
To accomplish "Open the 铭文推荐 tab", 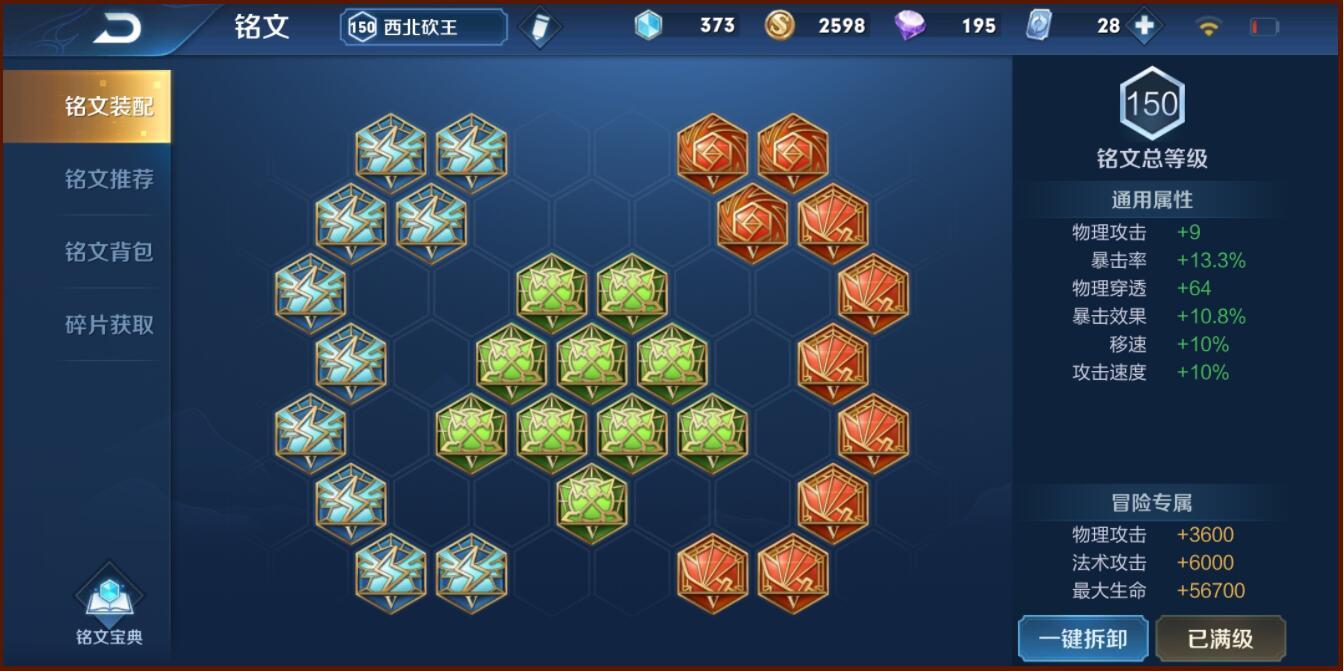I will coord(109,180).
